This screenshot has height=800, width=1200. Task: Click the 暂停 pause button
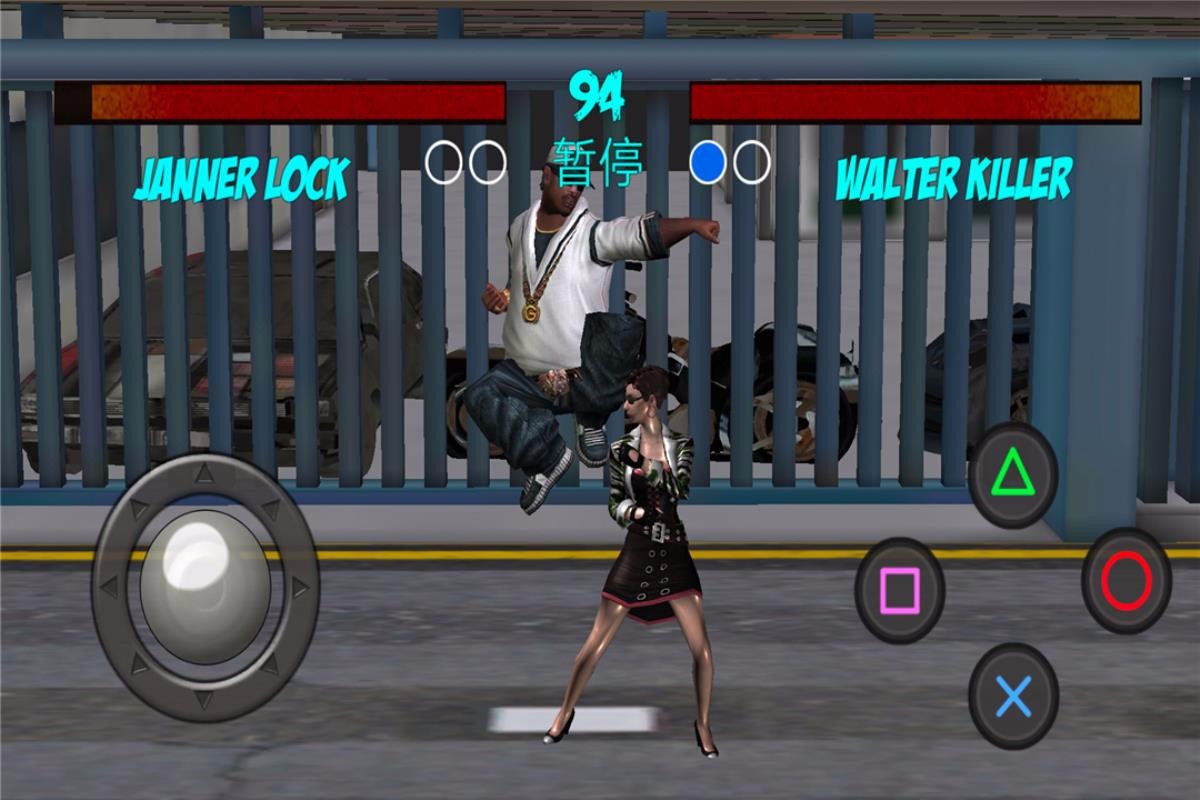coord(598,164)
